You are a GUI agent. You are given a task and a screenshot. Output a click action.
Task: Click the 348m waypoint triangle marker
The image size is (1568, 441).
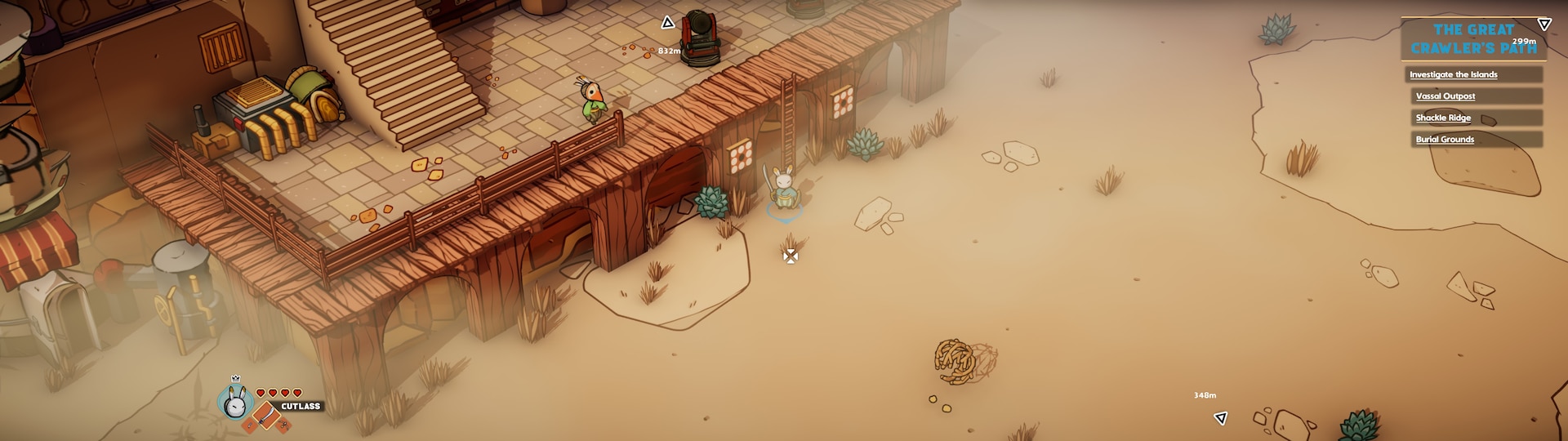tap(1221, 418)
